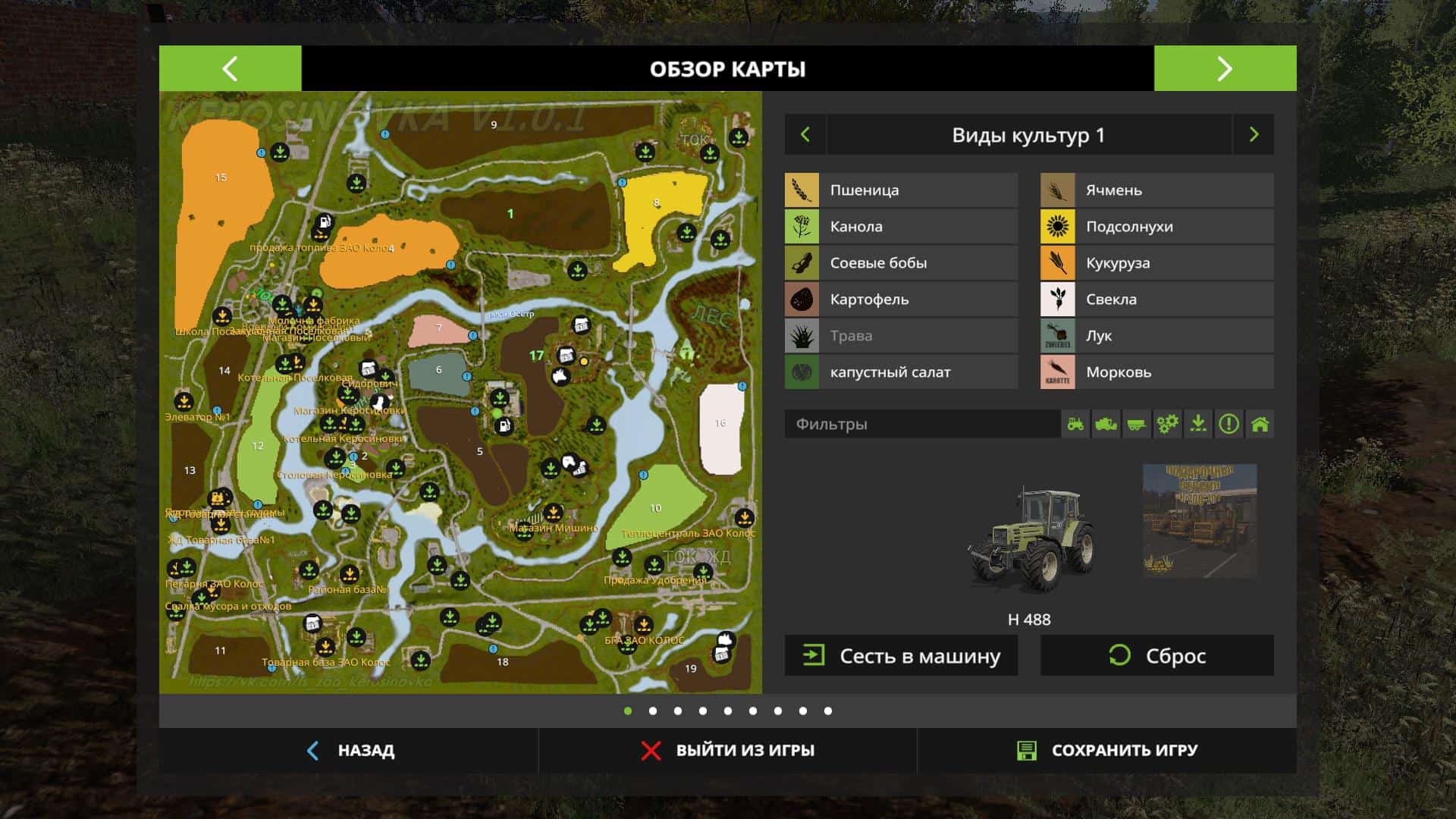Click the Сброс reset button
Screen dimensions: 1456x819
[1156, 656]
